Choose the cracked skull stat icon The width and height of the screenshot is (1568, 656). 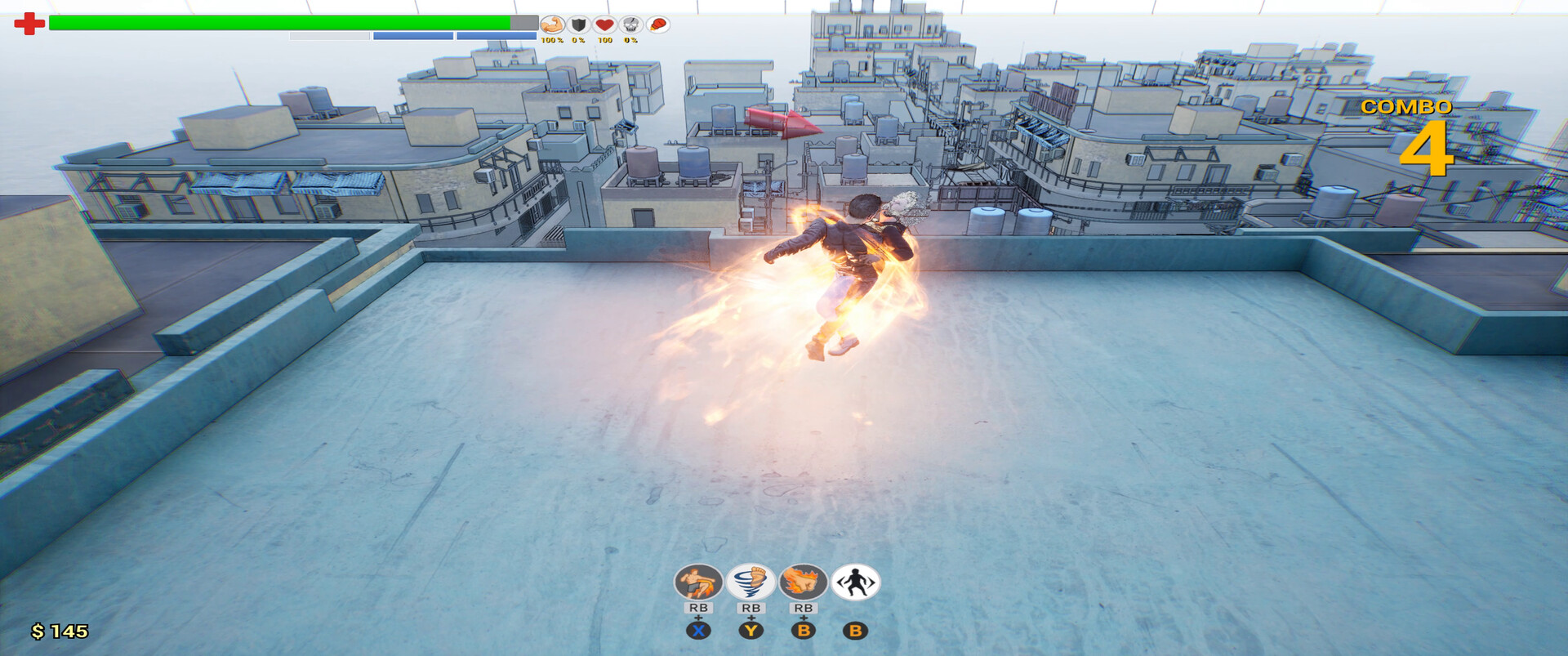point(630,25)
